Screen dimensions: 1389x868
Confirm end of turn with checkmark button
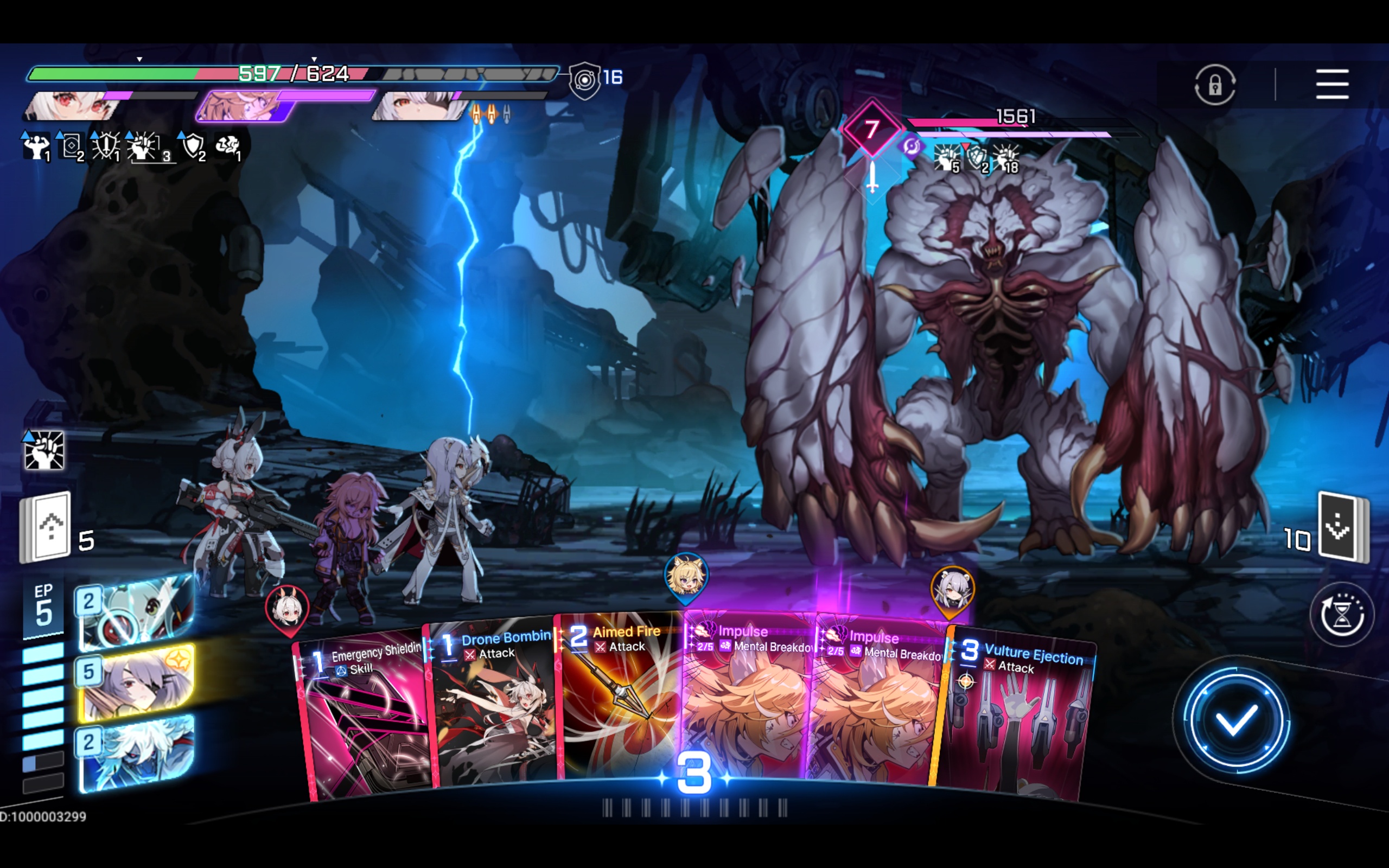pyautogui.click(x=1237, y=721)
